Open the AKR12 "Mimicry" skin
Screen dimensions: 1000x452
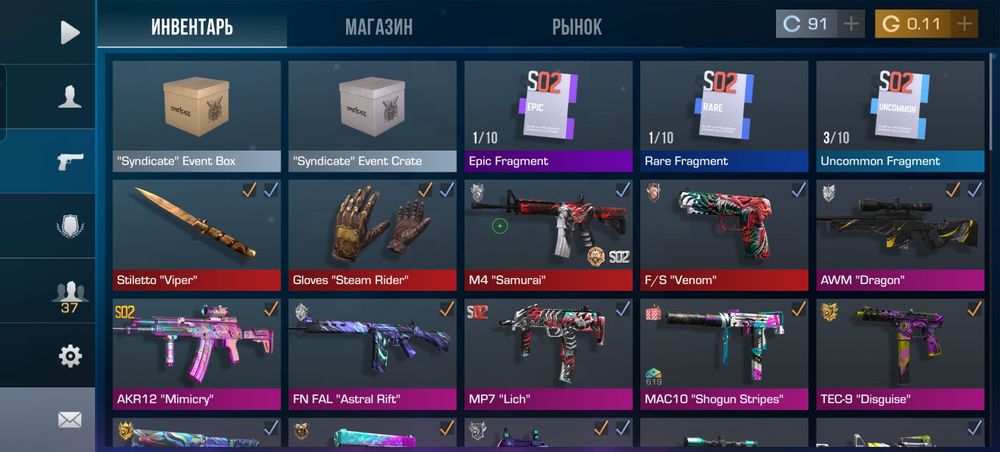coord(197,353)
